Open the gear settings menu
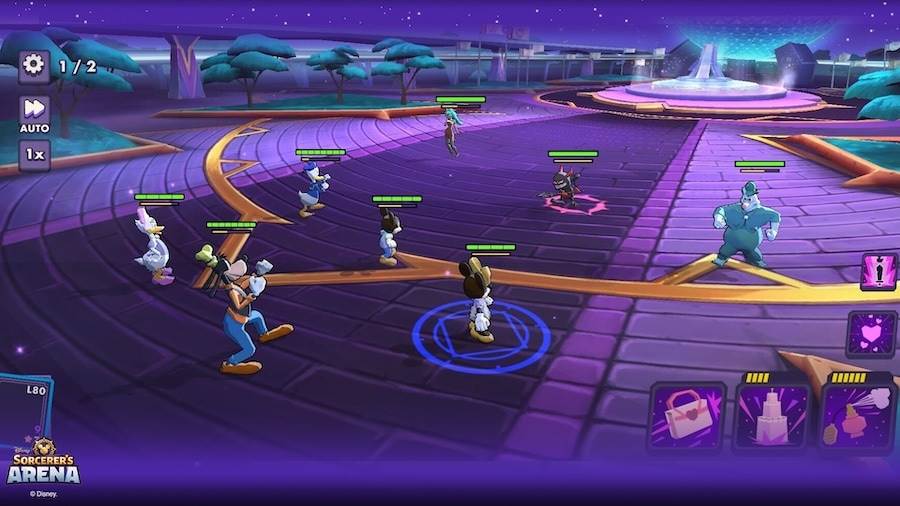 pos(33,66)
